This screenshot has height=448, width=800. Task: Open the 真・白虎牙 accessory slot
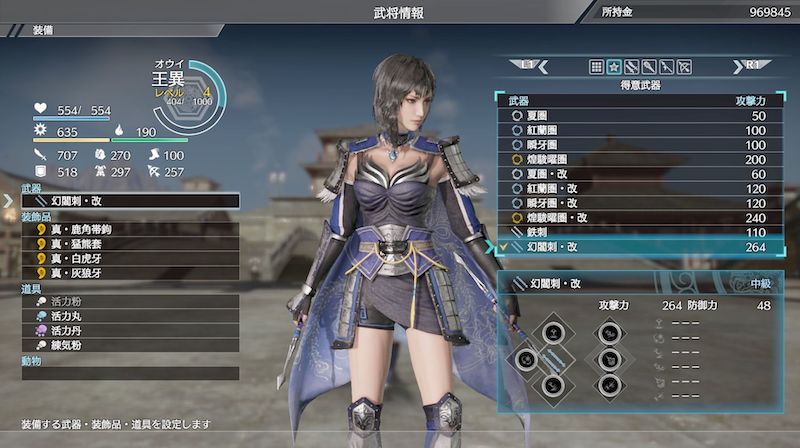pyautogui.click(x=130, y=258)
